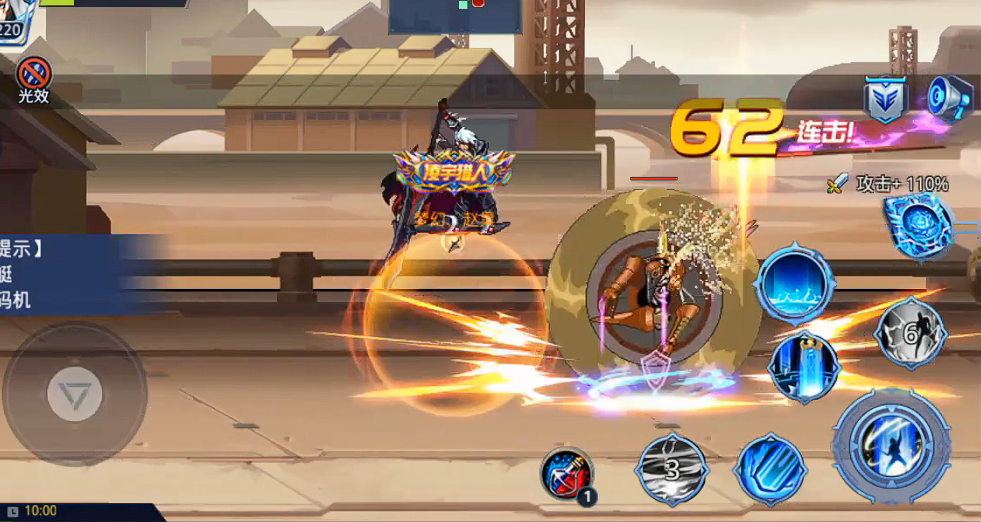The height and width of the screenshot is (522, 981).
Task: Open the megaphone announcement icon
Action: click(x=948, y=97)
